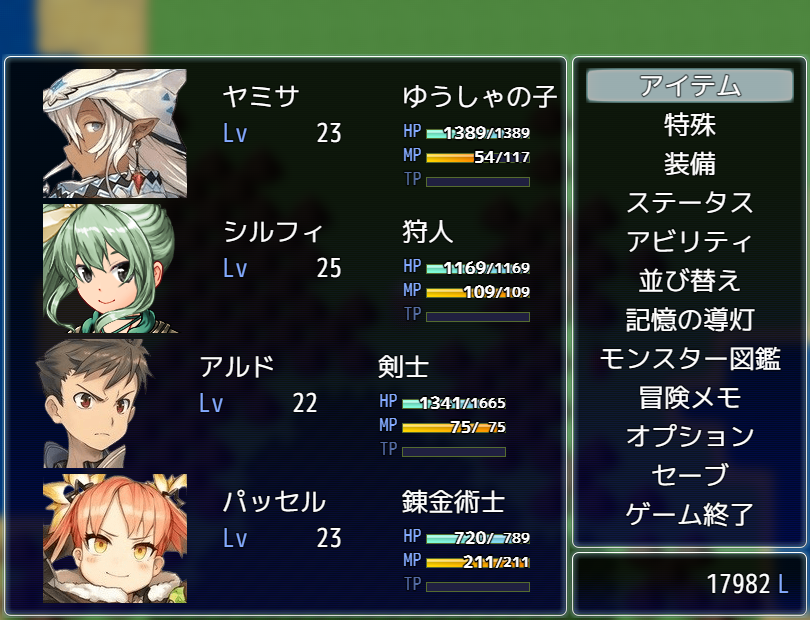Open 記憶の導灯 menu entry
The height and width of the screenshot is (620, 810).
pyautogui.click(x=689, y=320)
